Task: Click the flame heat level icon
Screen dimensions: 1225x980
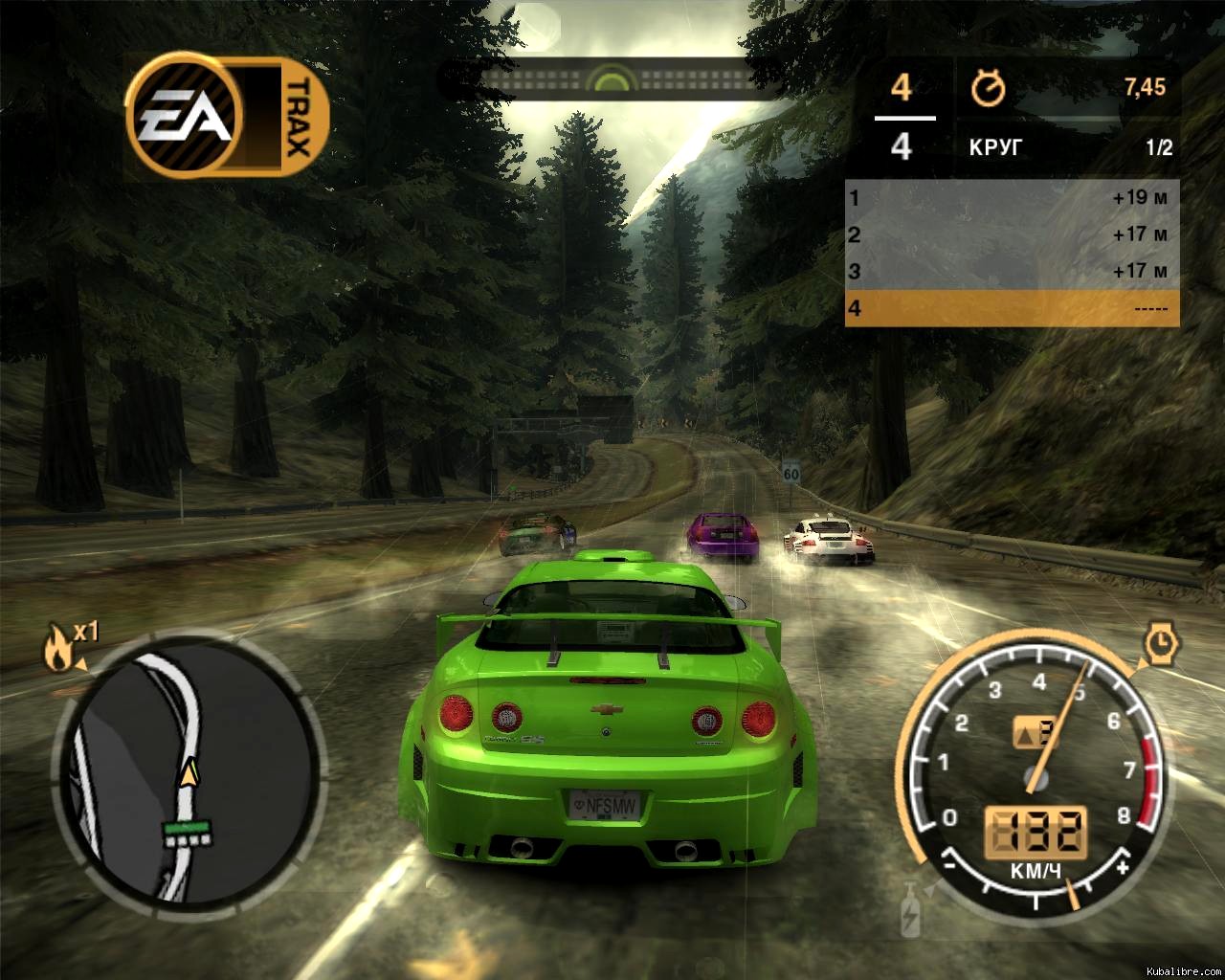Action: pos(57,648)
